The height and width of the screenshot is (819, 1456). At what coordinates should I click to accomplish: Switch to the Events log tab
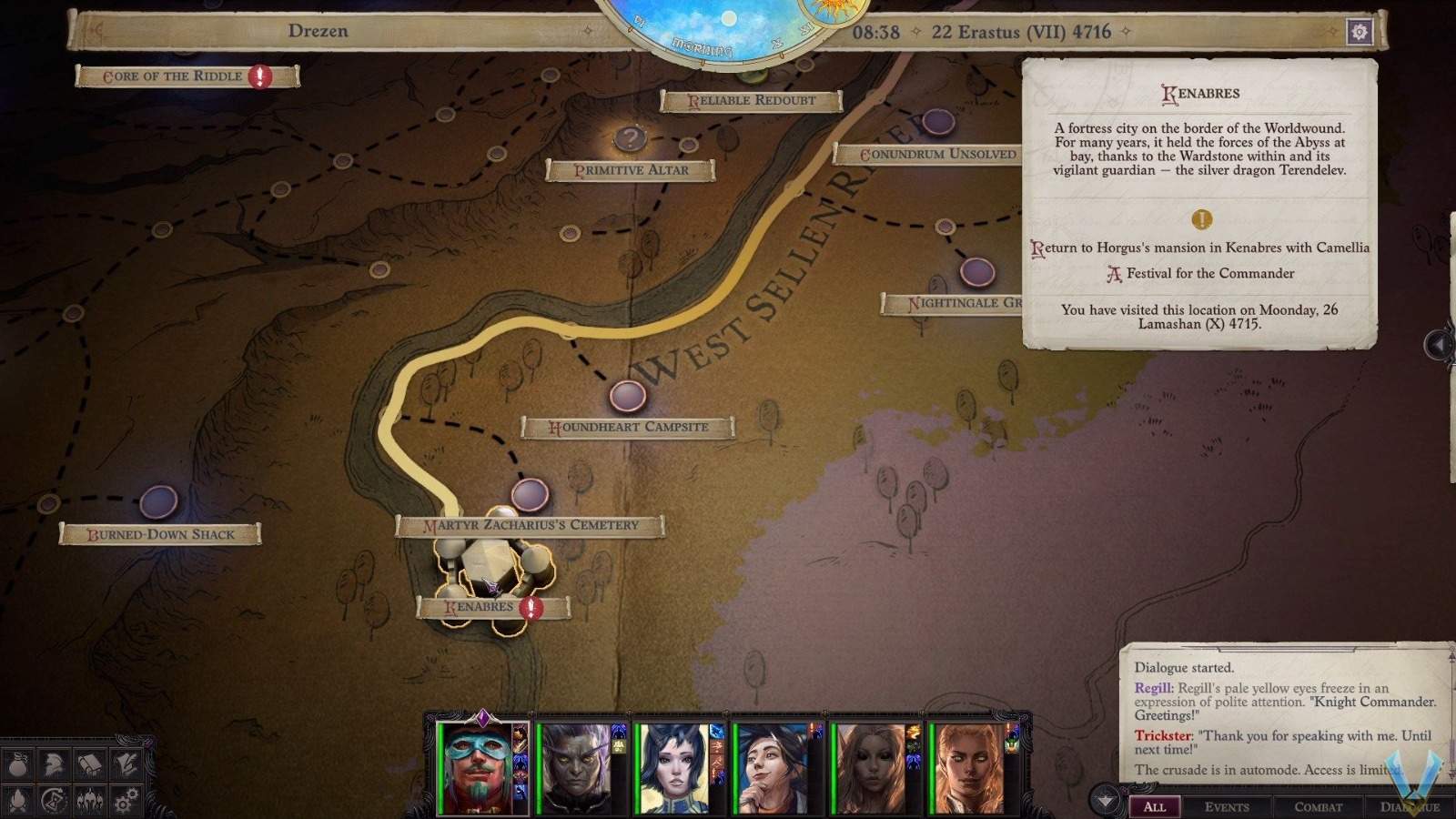coord(1228,806)
